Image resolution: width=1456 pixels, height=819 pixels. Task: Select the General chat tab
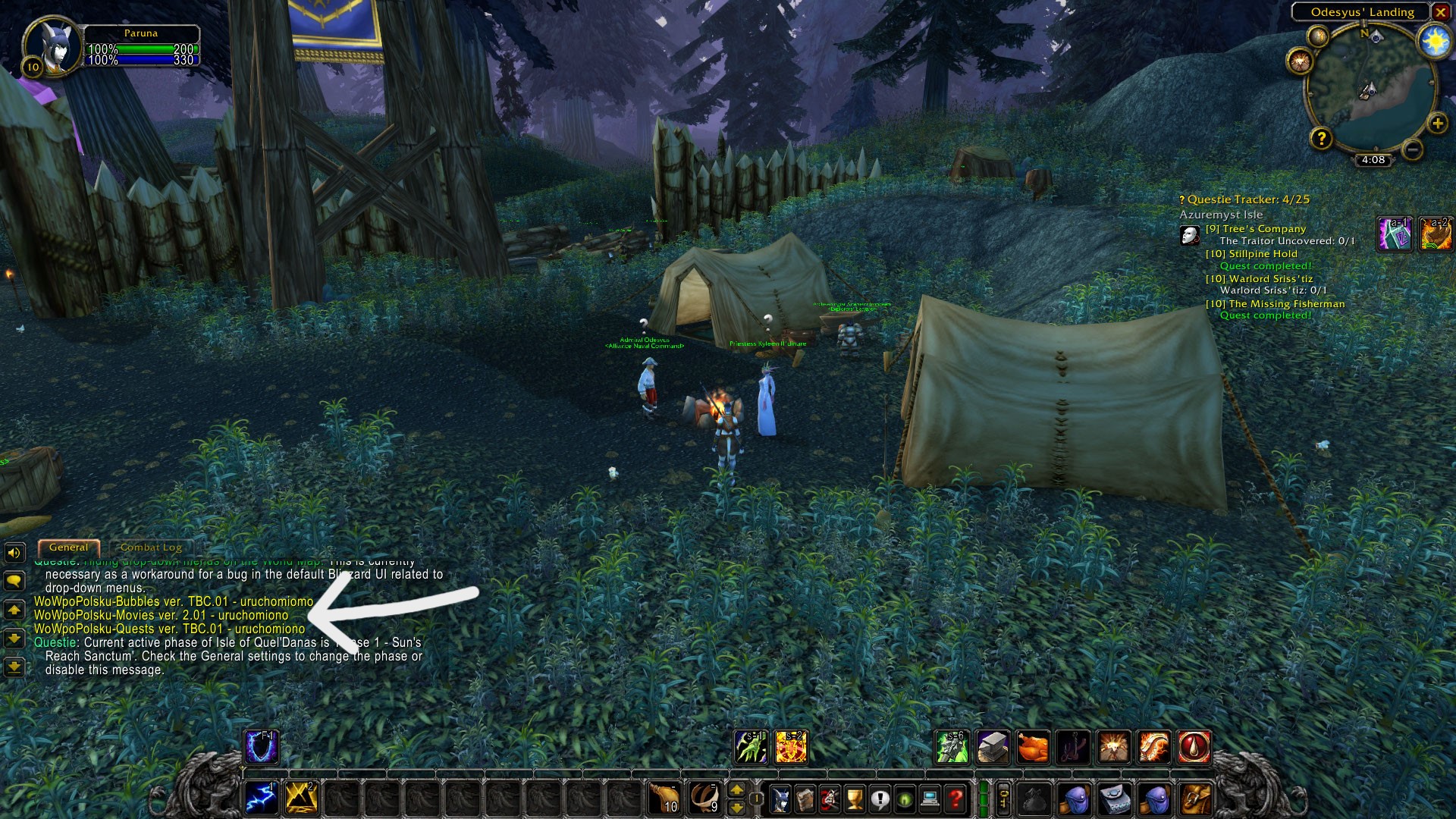pos(69,547)
